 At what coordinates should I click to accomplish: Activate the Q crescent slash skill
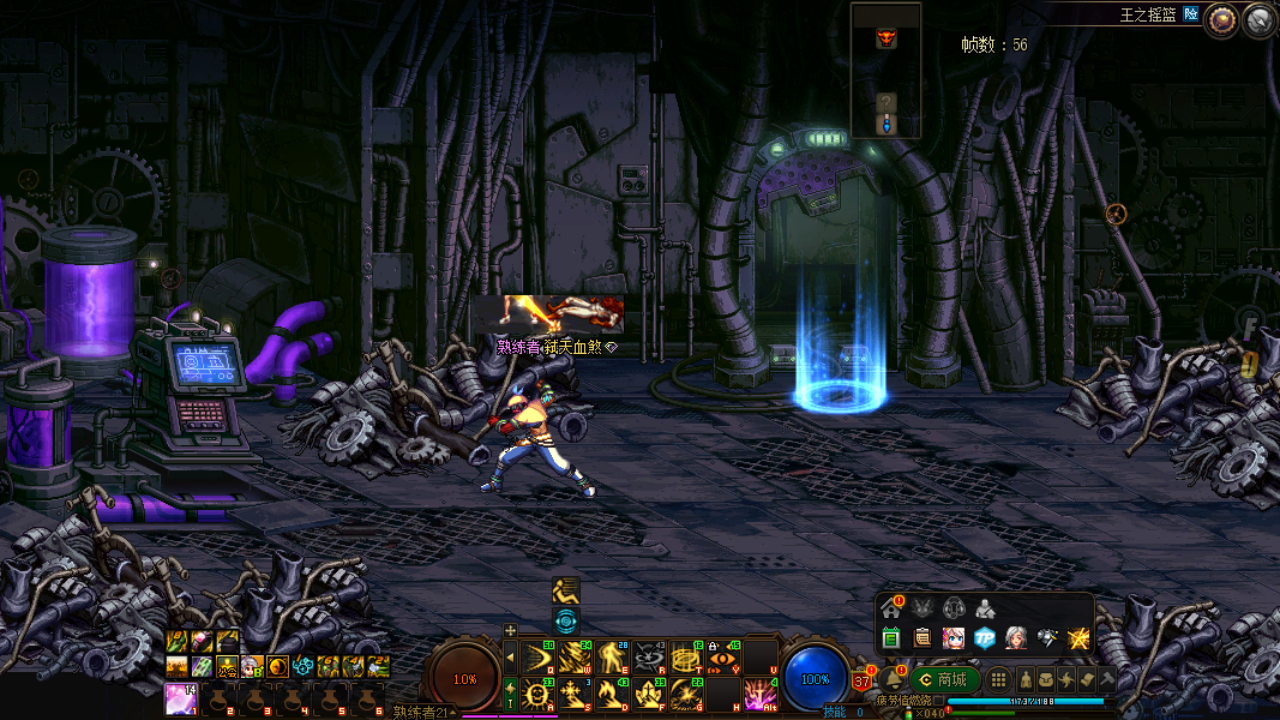(537, 657)
